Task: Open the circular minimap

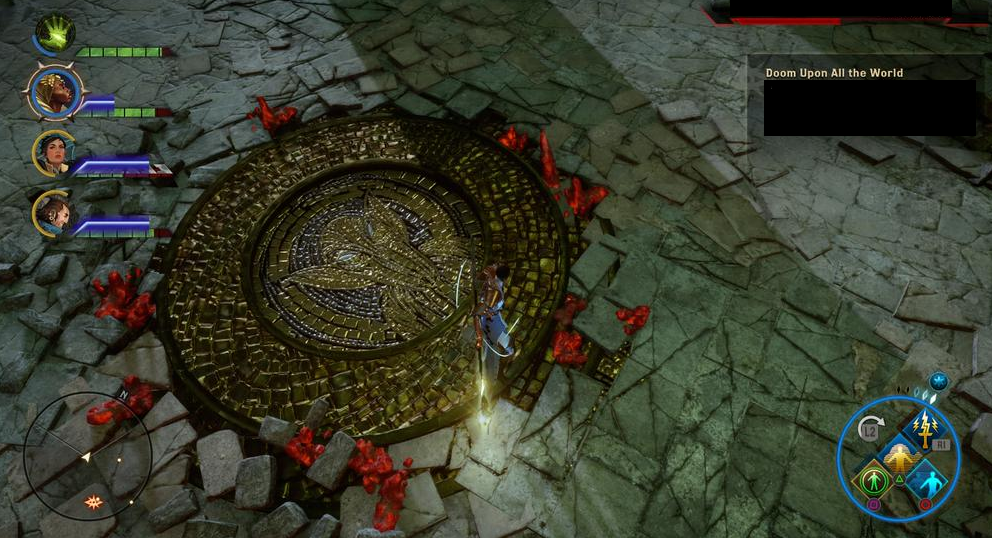Action: point(88,457)
